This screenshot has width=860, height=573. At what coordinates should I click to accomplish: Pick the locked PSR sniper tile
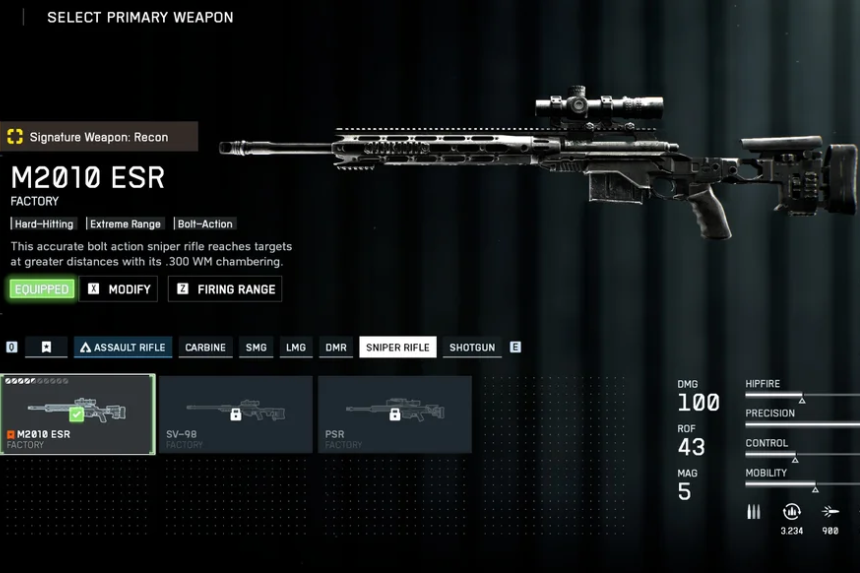pos(394,414)
